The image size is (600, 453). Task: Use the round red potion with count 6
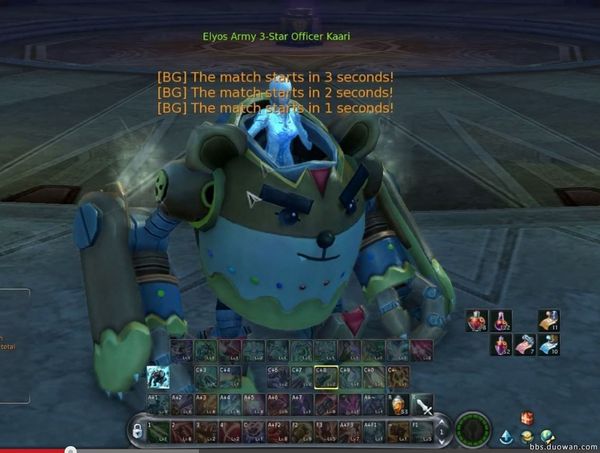477,321
